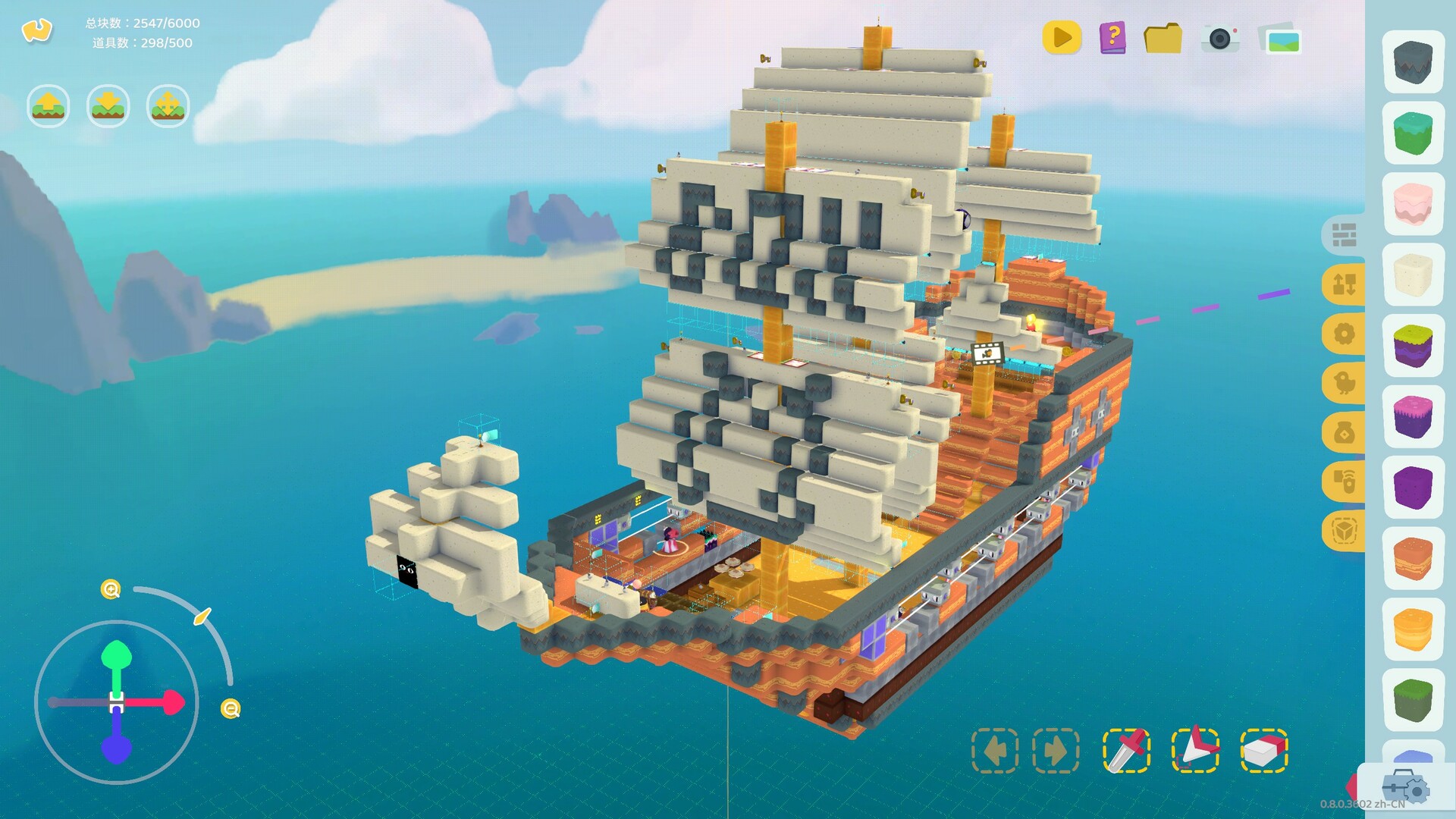Open the creature panel with the bird icon

(1345, 381)
